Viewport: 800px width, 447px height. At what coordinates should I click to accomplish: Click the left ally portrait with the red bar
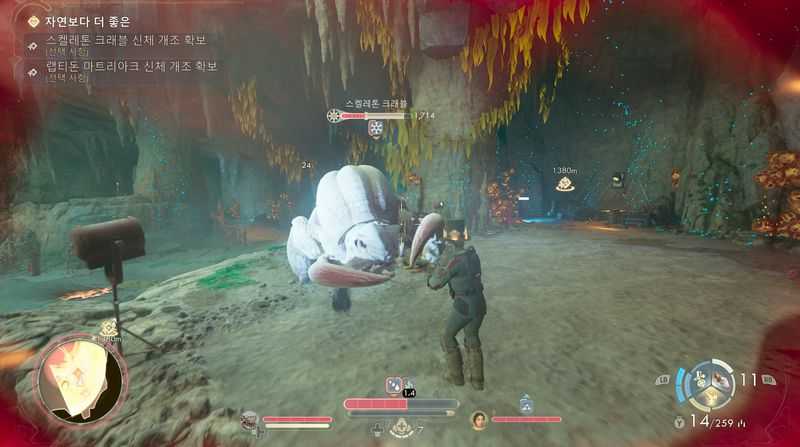pos(249,419)
